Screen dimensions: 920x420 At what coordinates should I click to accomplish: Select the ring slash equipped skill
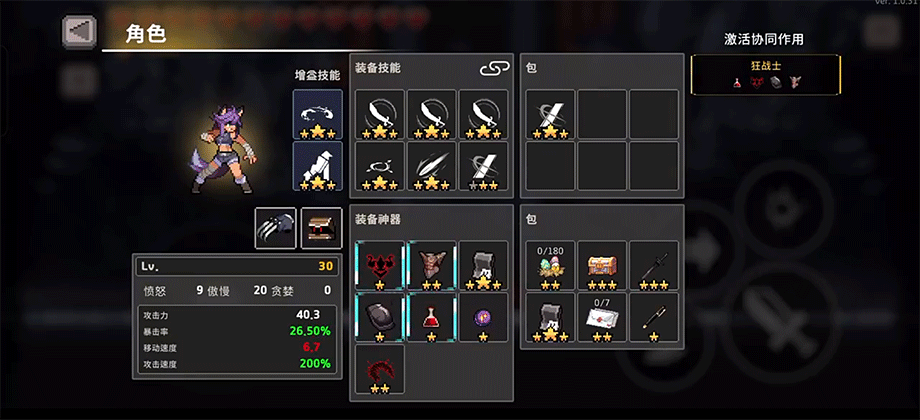click(379, 166)
